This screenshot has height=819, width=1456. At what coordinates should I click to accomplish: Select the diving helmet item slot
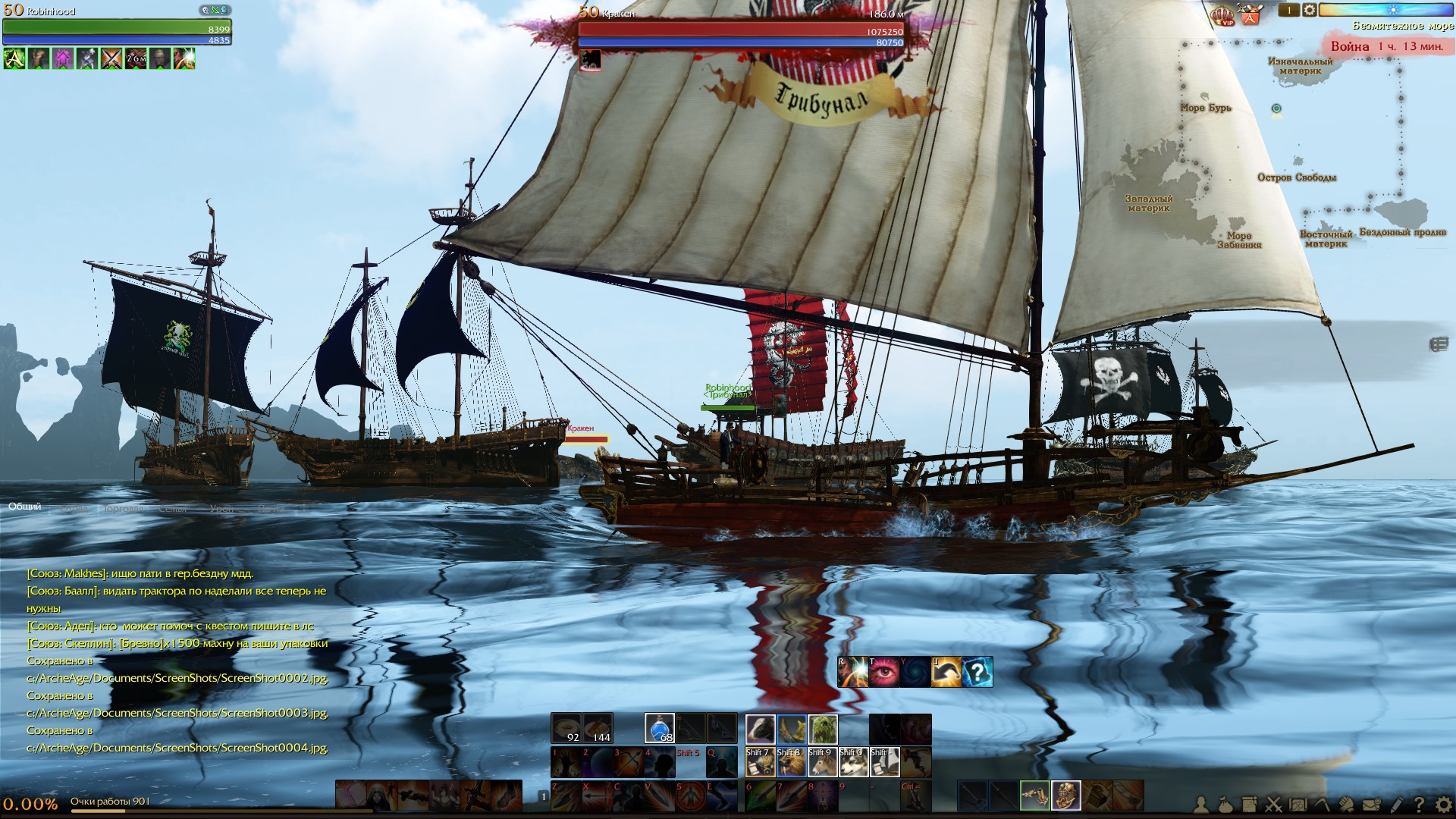point(1065,795)
